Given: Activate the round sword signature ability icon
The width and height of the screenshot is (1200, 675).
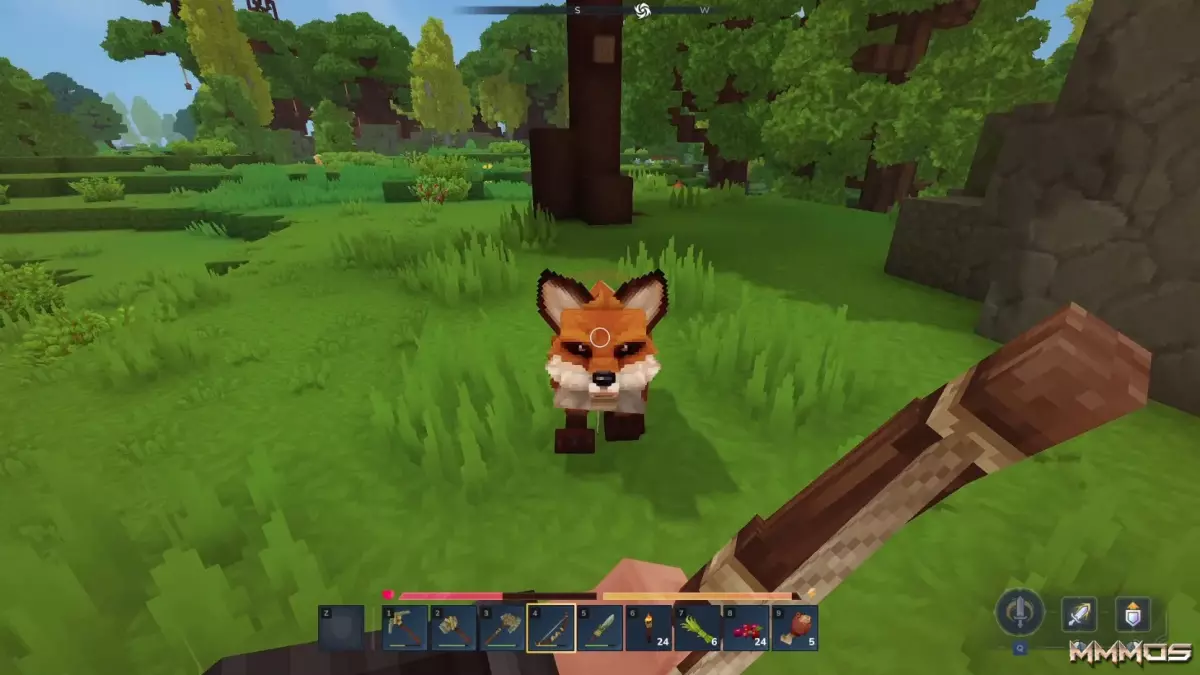Looking at the screenshot, I should tap(1019, 612).
